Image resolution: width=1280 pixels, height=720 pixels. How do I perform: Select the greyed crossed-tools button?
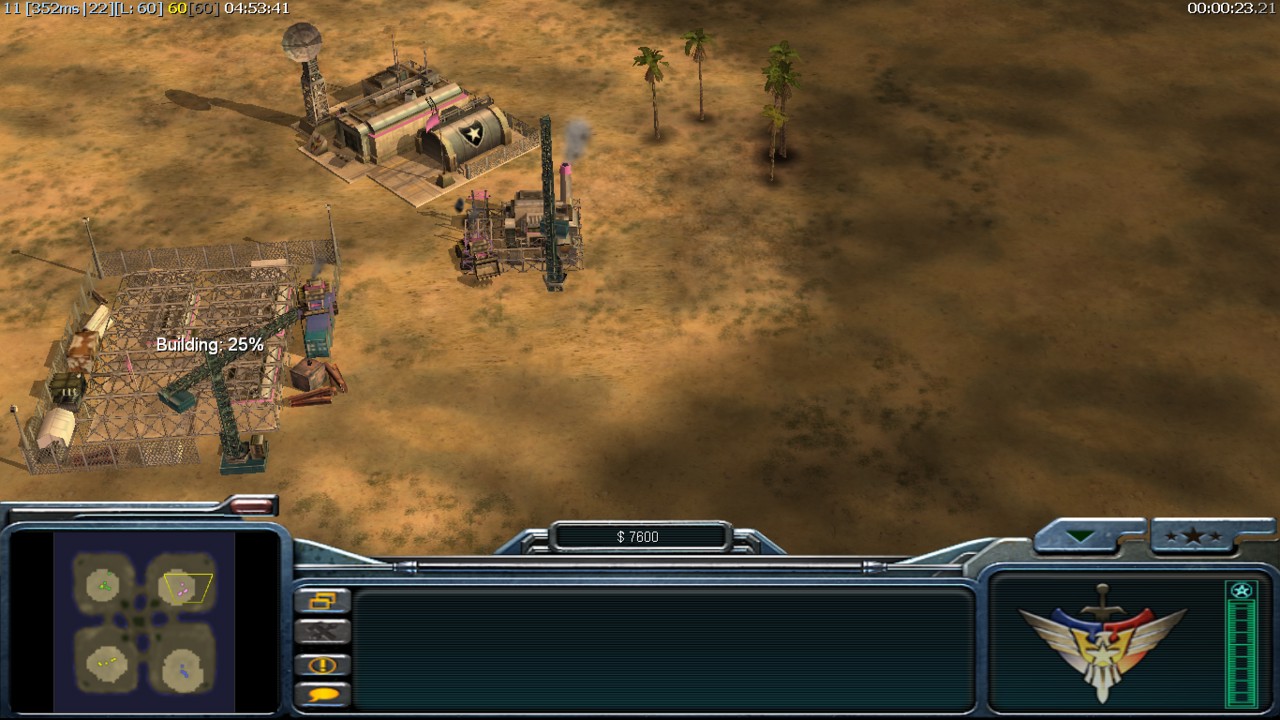[x=323, y=632]
